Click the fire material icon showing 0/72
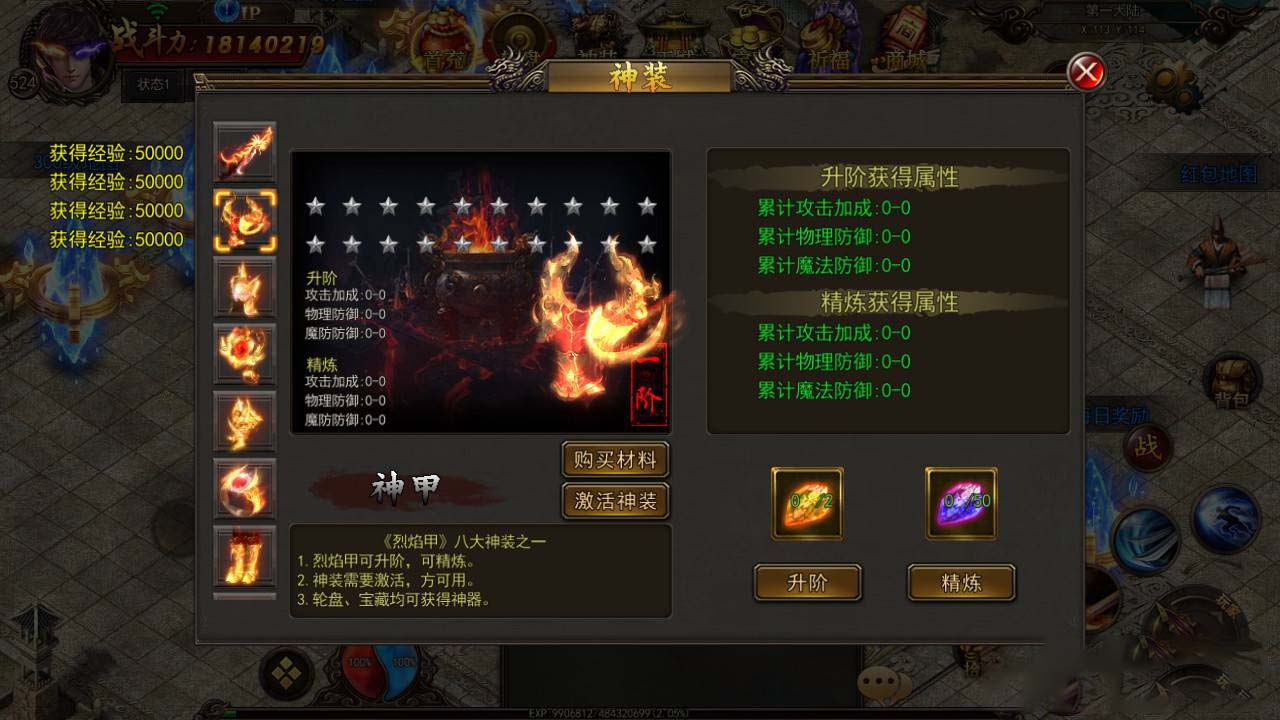This screenshot has width=1280, height=720. pyautogui.click(x=806, y=503)
